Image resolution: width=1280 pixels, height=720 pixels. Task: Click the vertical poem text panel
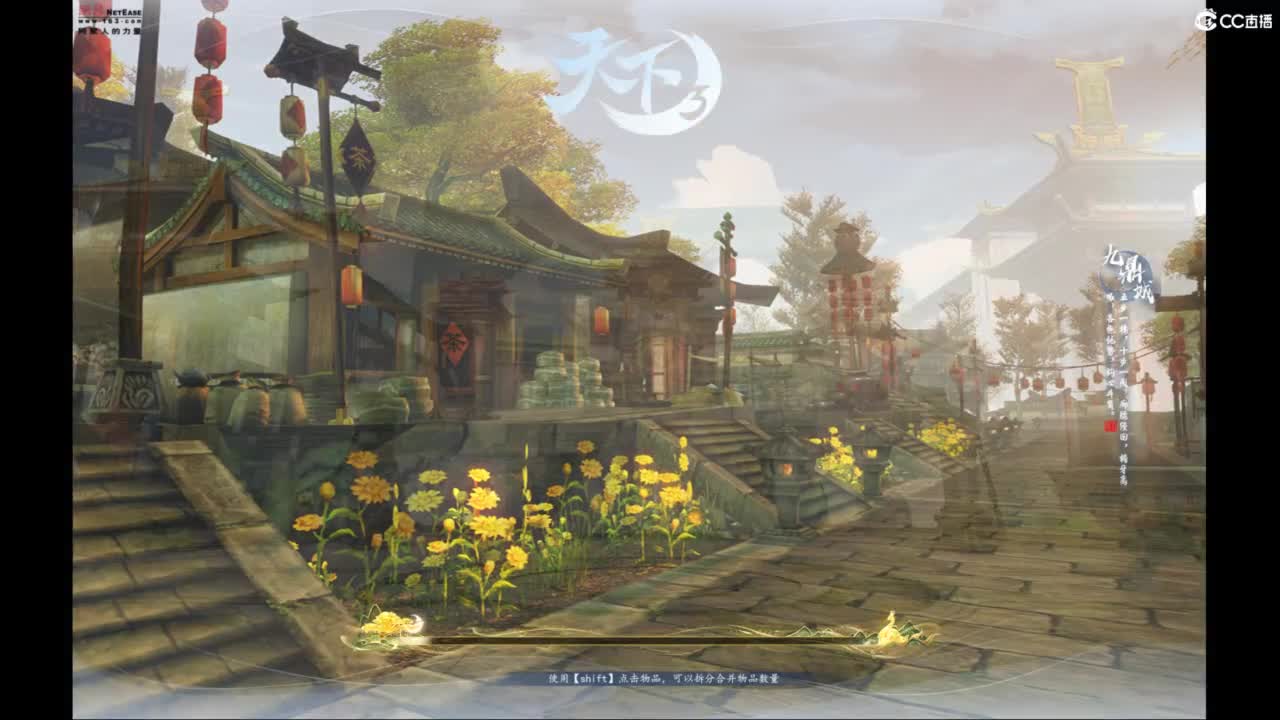coord(1120,370)
